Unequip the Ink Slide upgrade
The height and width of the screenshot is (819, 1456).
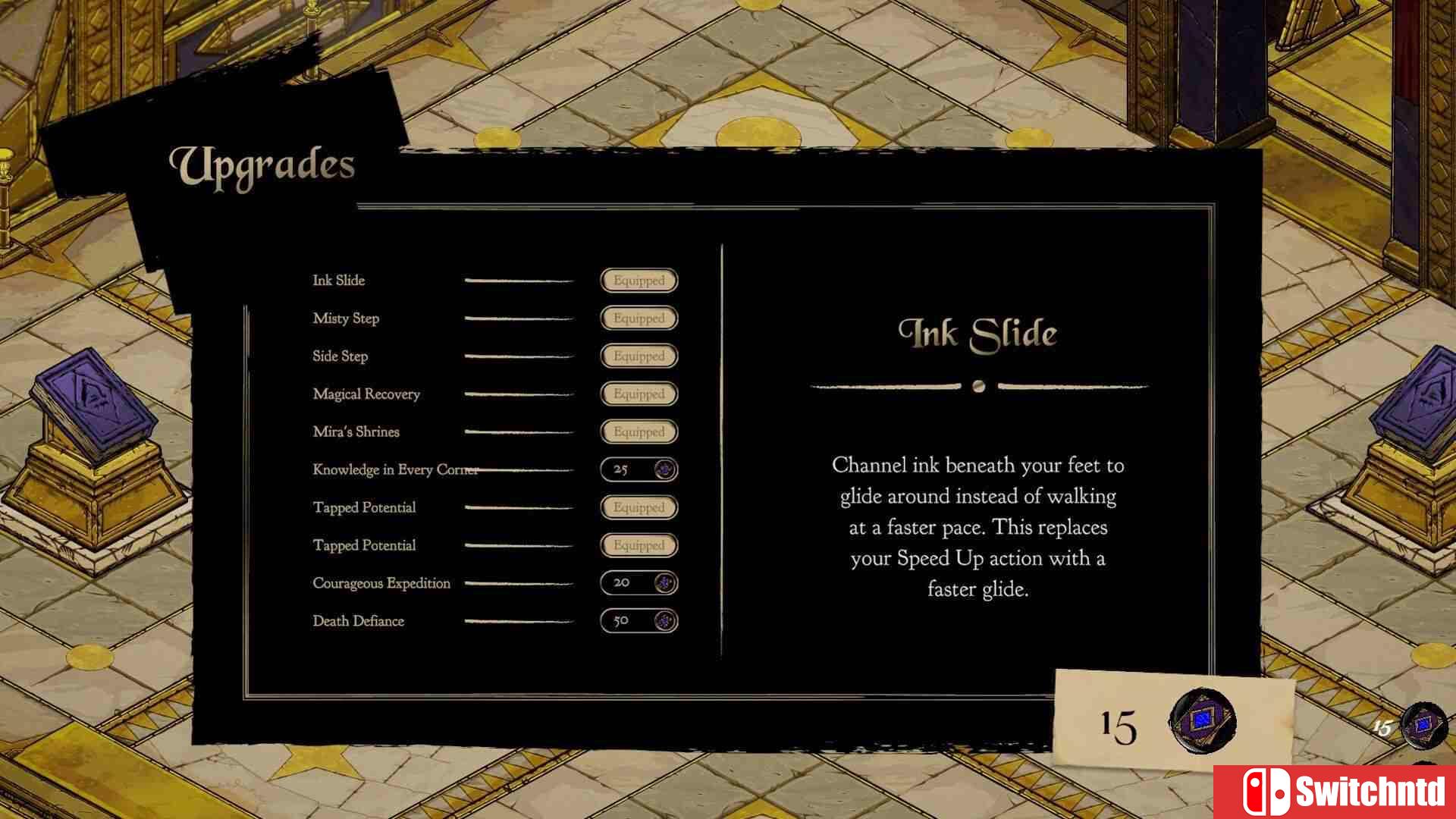coord(638,281)
